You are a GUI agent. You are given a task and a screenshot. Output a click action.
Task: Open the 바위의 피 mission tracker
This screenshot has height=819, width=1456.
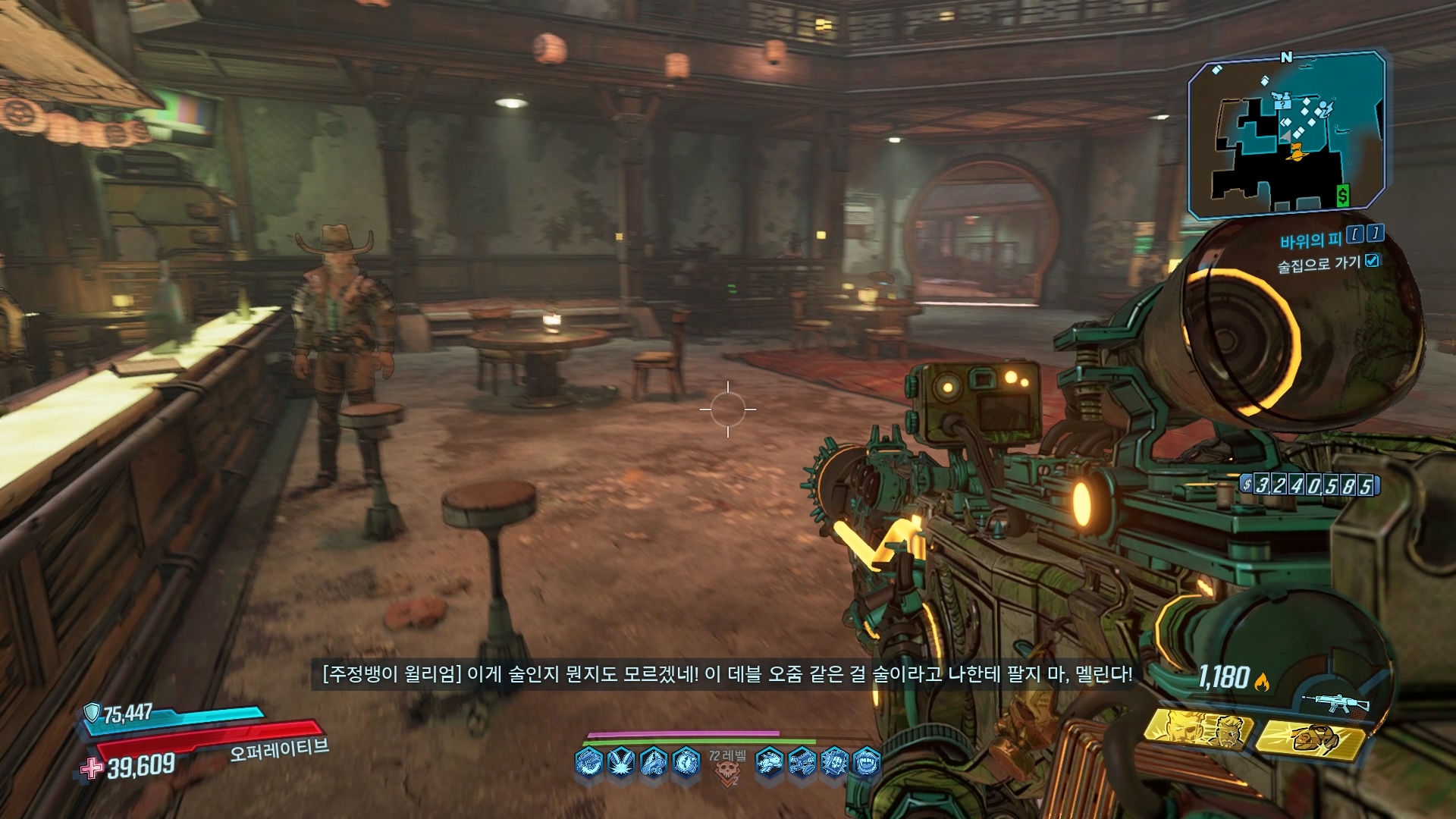pos(1310,240)
